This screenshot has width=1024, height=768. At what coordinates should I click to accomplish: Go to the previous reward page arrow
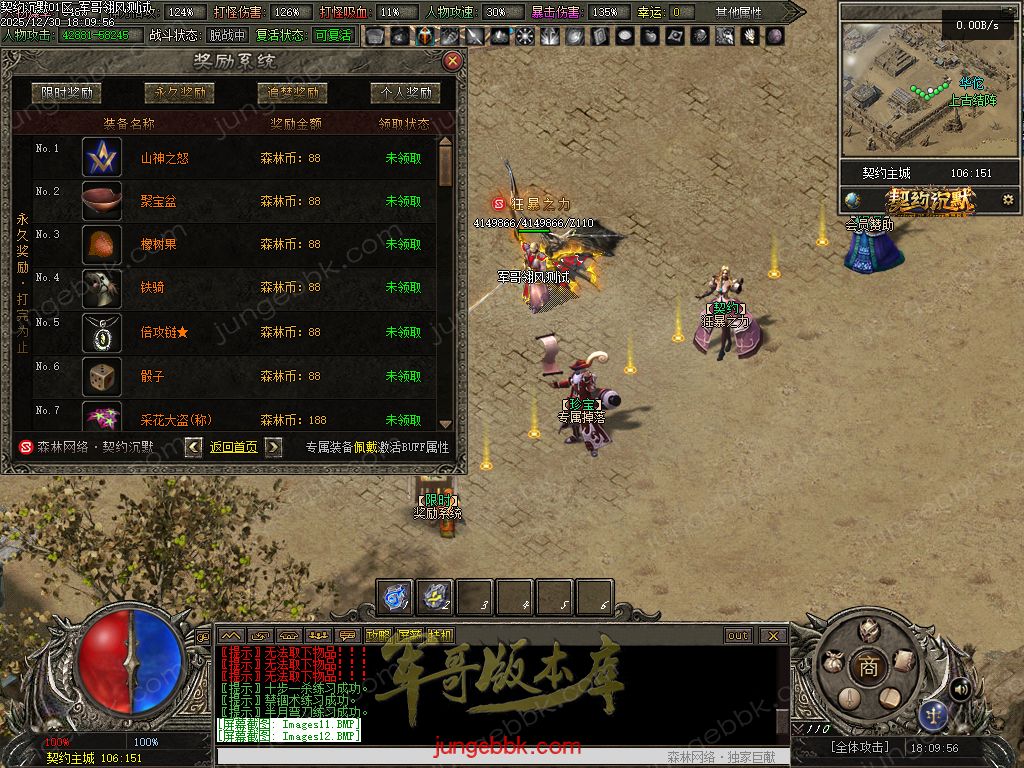coord(194,447)
